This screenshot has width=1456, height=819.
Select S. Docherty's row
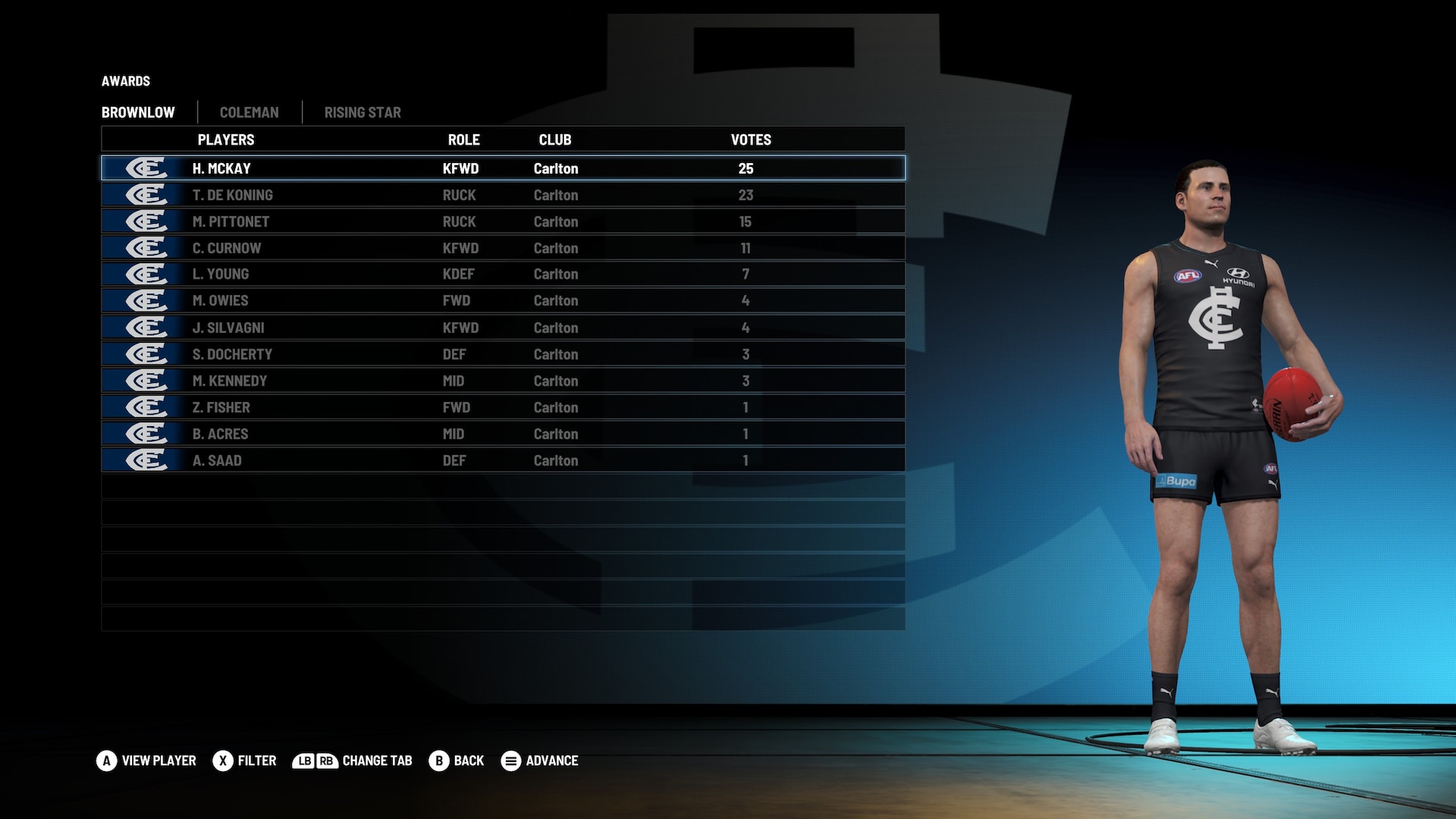tap(502, 354)
